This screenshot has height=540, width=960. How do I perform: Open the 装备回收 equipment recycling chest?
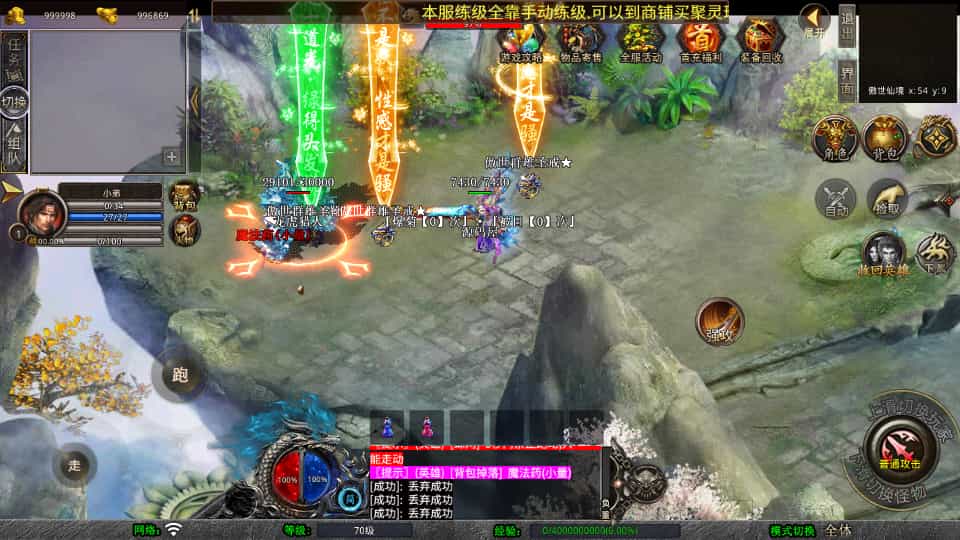click(x=759, y=41)
